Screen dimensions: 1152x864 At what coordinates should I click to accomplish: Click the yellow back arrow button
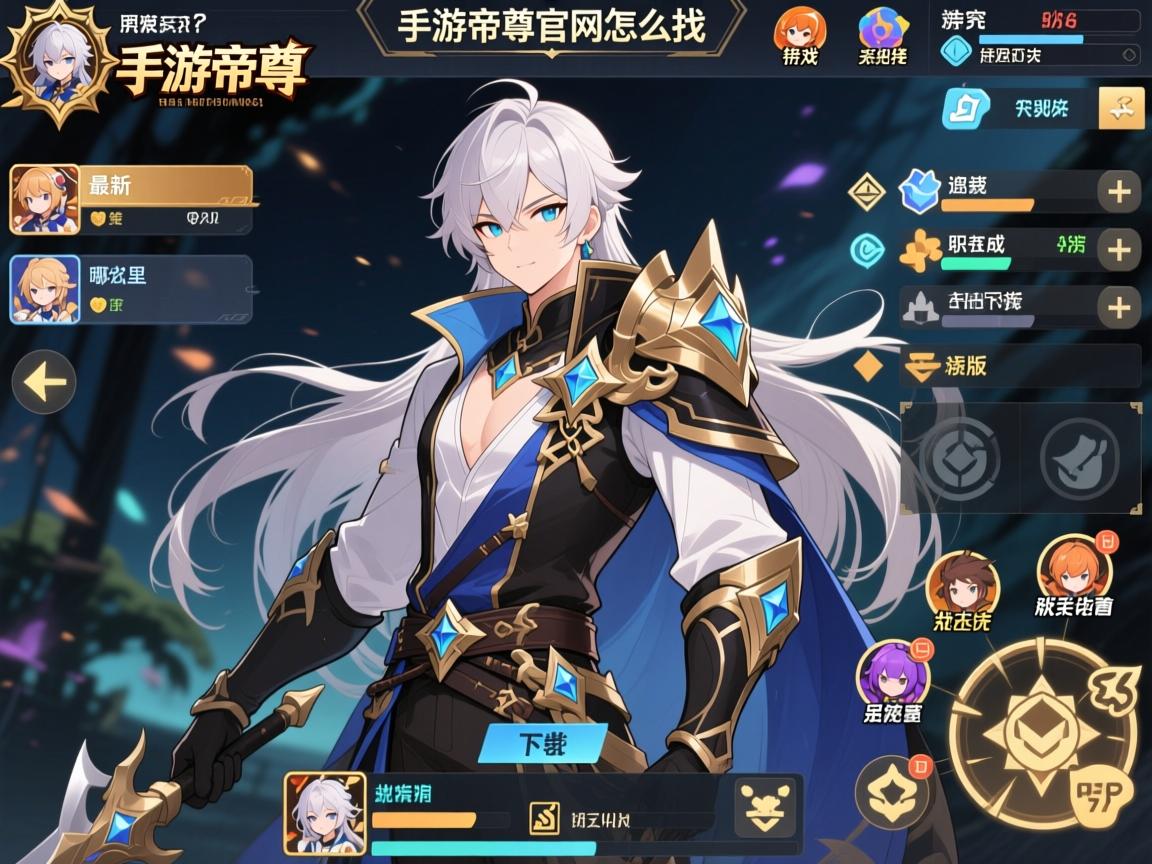(44, 382)
